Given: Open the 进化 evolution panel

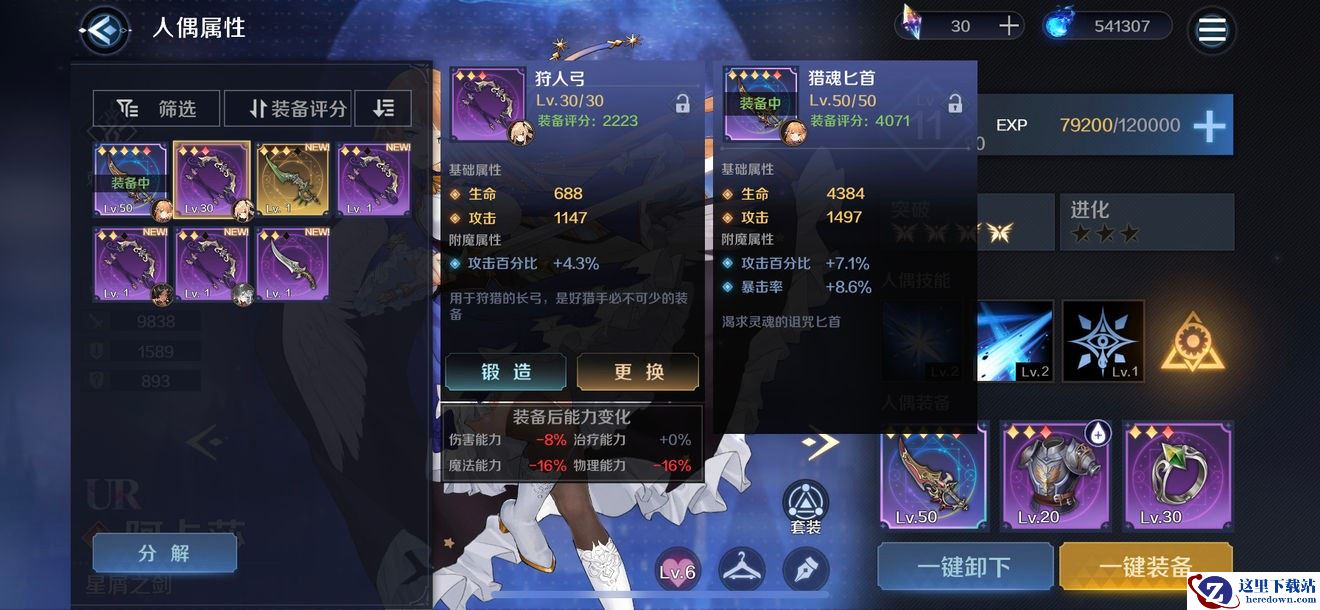Looking at the screenshot, I should [1146, 221].
